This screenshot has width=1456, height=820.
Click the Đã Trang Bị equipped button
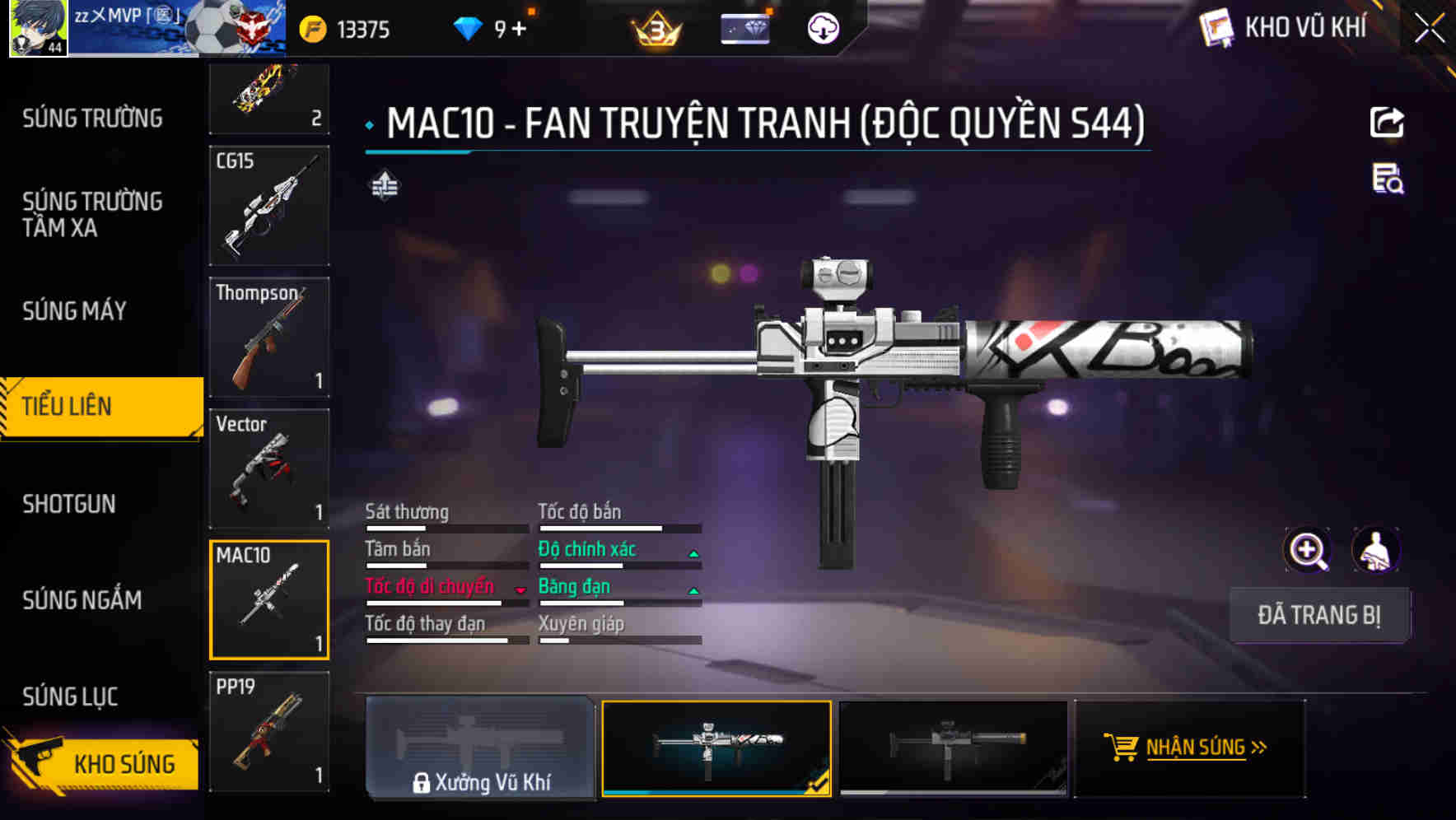pos(1318,615)
